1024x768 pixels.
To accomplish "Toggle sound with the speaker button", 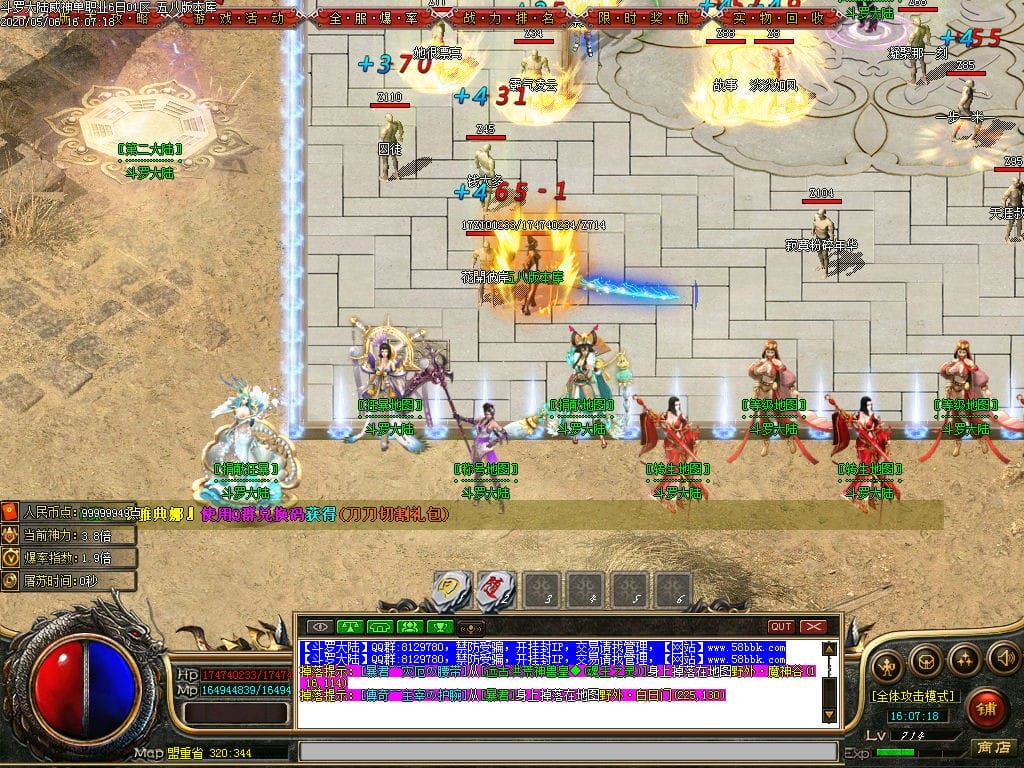I will click(x=1002, y=658).
